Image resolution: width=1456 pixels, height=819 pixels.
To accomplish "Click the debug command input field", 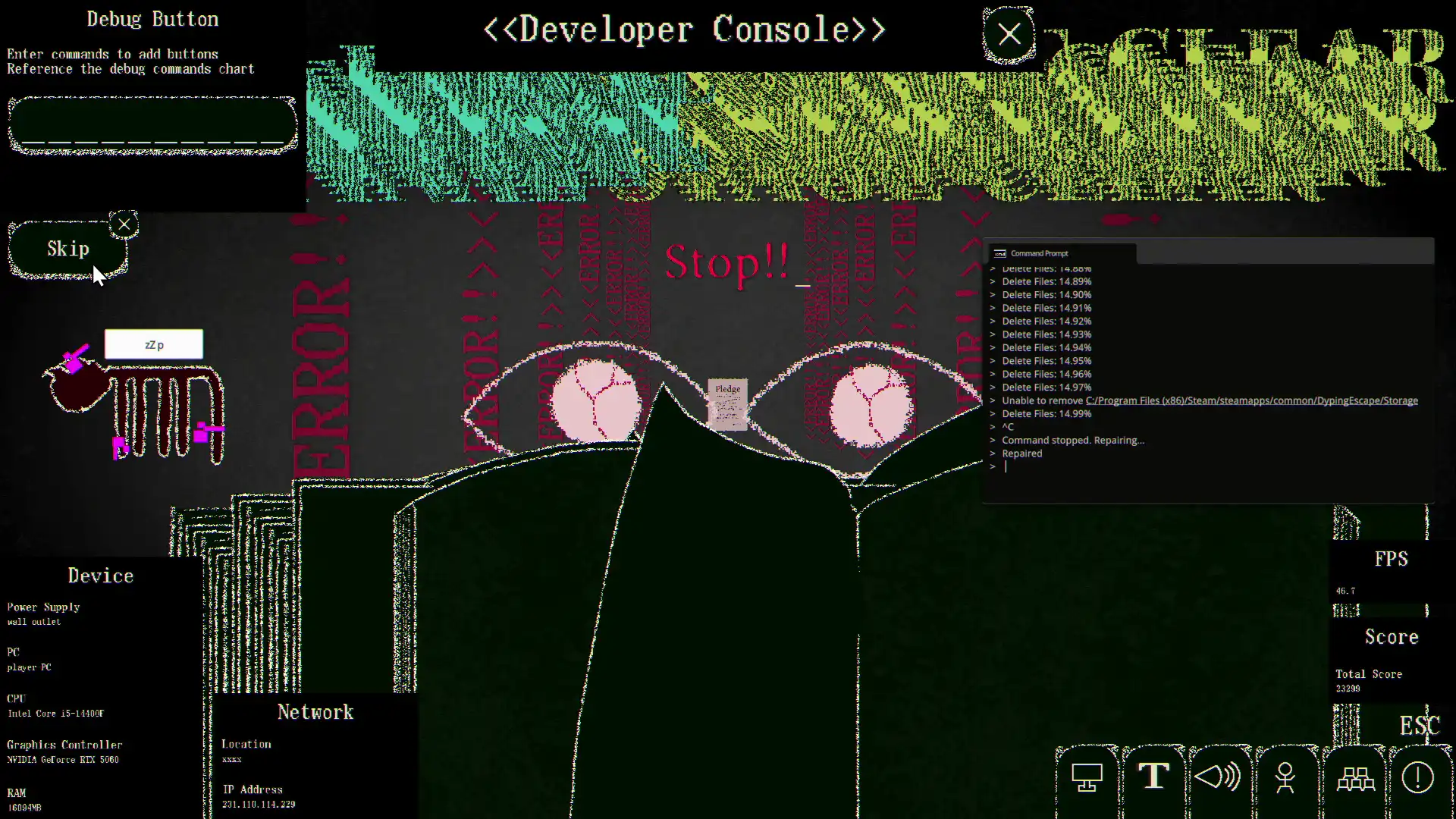I will click(x=152, y=124).
